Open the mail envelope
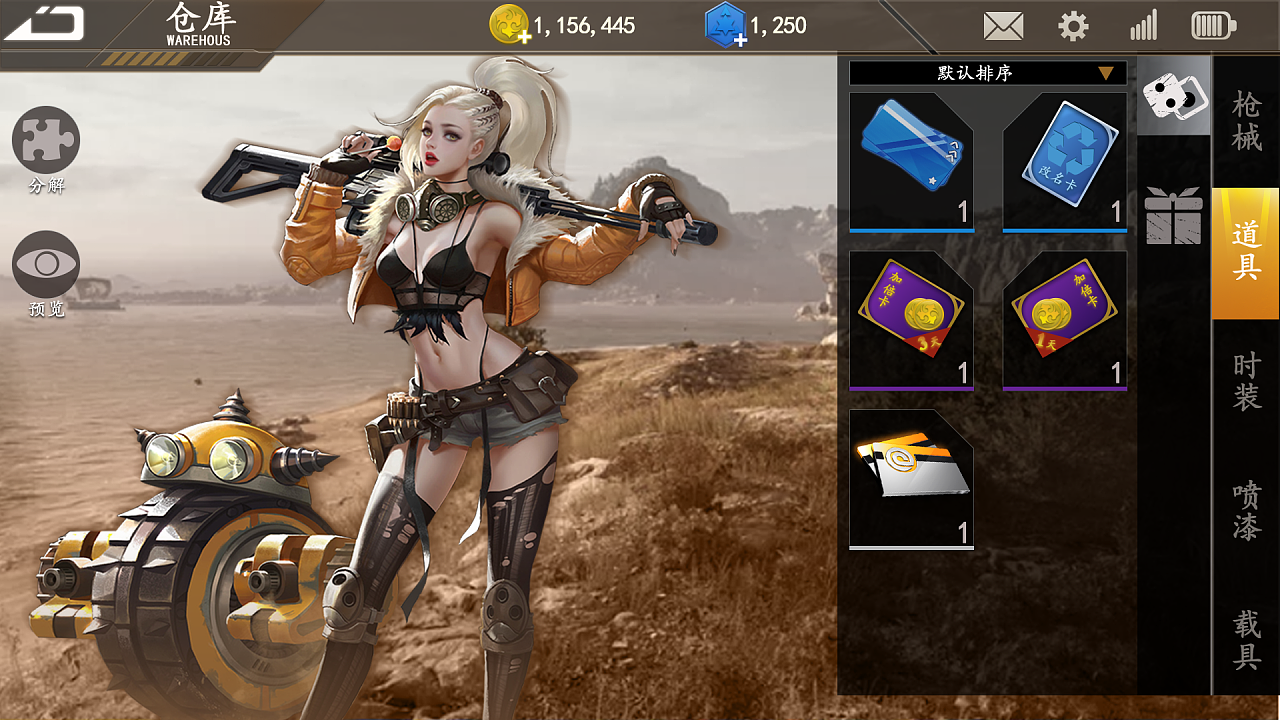 click(1003, 26)
